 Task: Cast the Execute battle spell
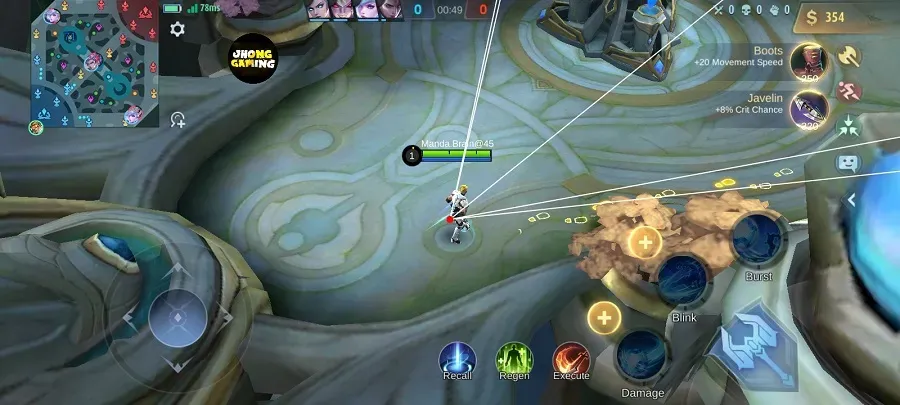(x=571, y=358)
